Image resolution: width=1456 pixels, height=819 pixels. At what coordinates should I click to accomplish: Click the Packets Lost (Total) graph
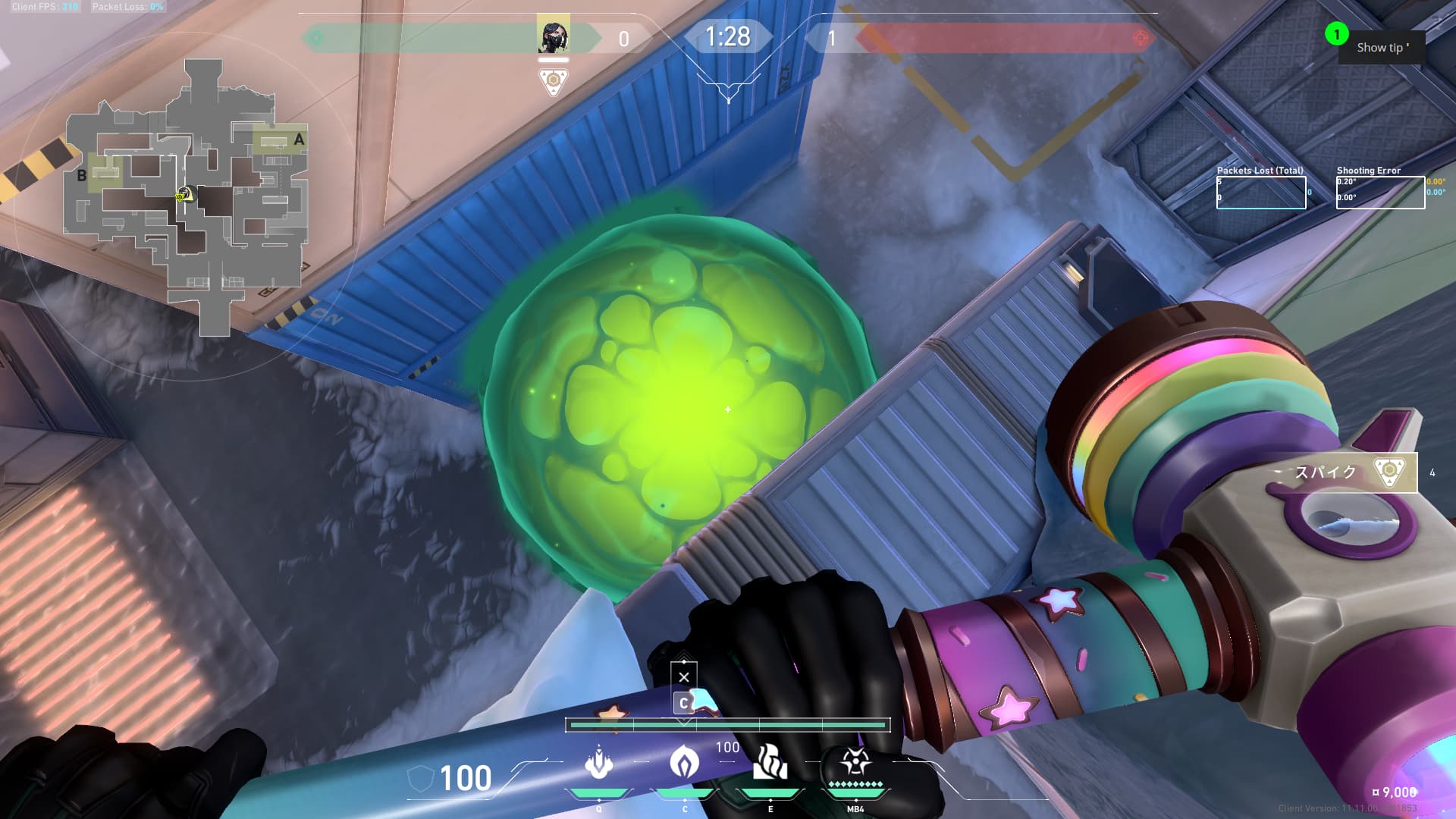[1261, 193]
